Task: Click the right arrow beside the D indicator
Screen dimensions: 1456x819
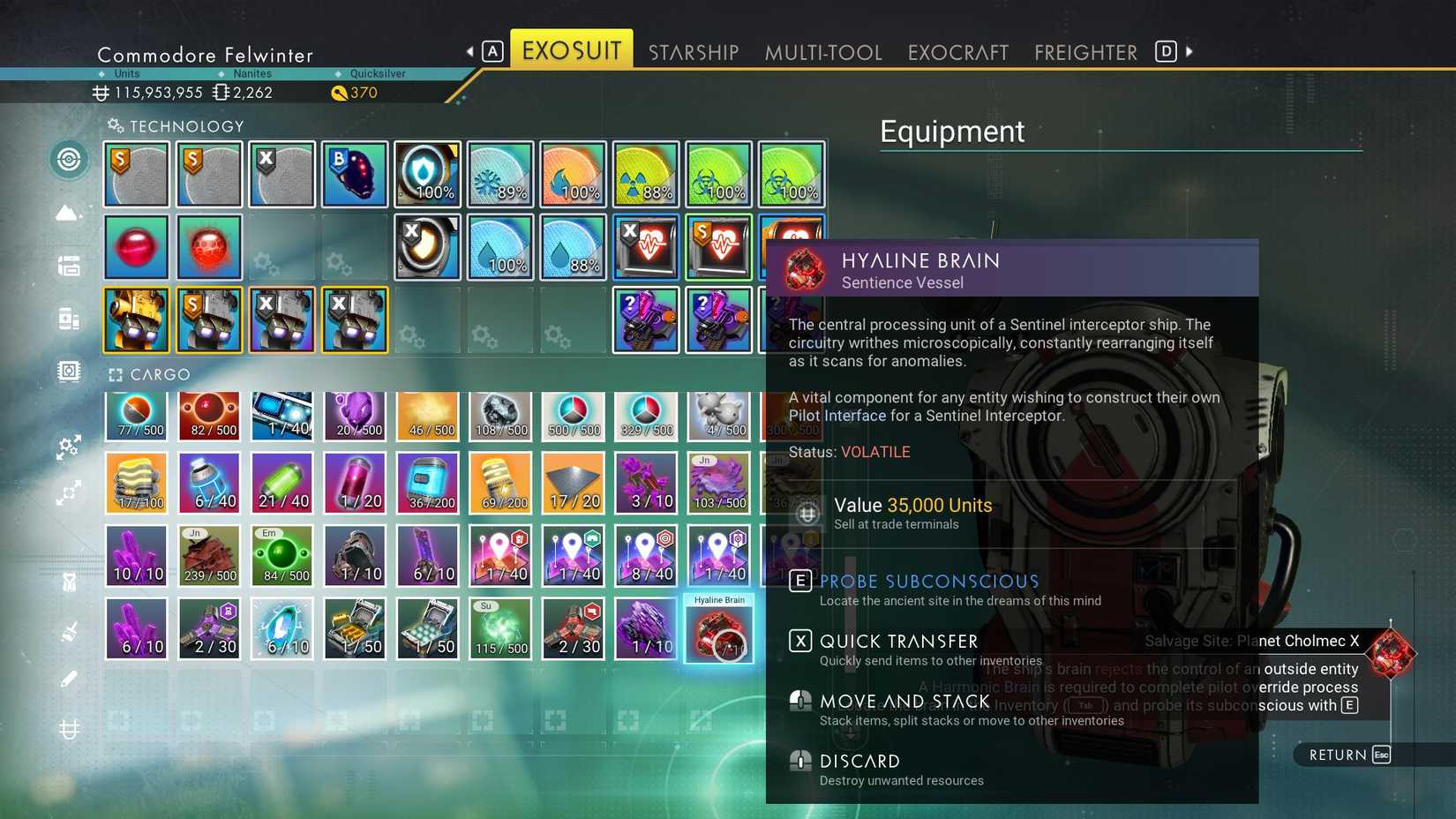Action: [x=1190, y=51]
